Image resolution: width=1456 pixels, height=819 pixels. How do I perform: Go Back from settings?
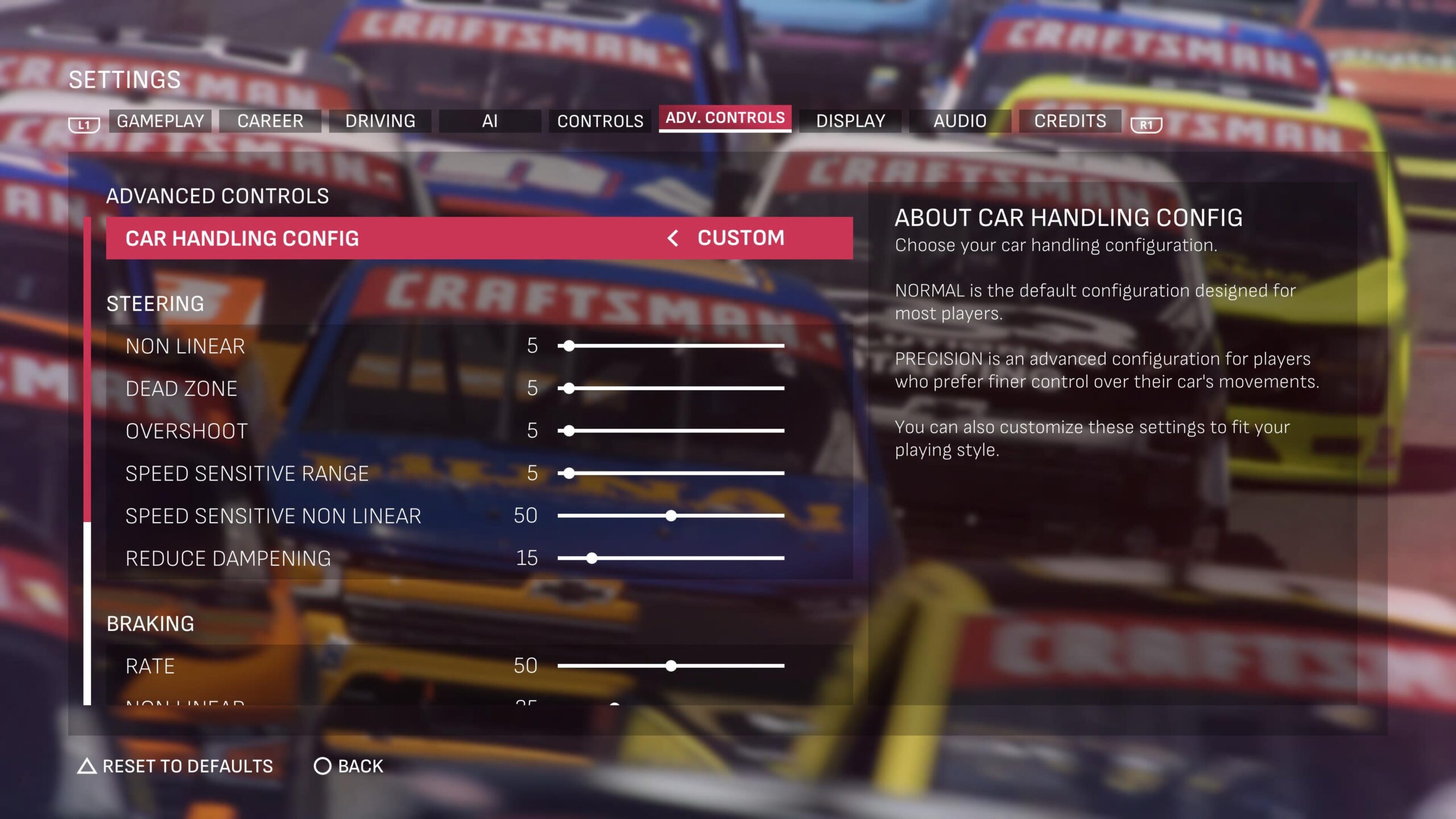(349, 767)
